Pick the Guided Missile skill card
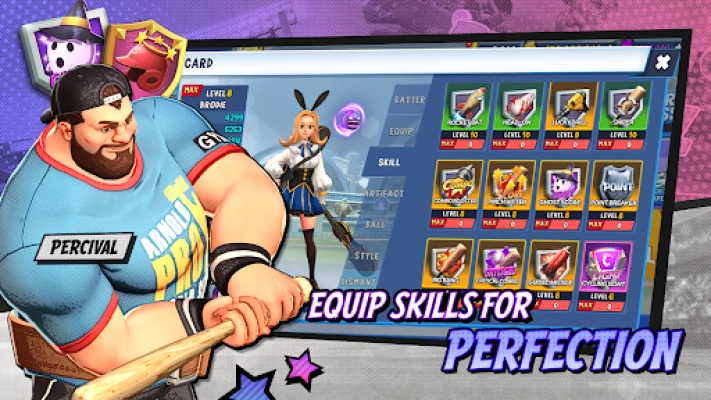The image size is (711, 400). coord(555,266)
